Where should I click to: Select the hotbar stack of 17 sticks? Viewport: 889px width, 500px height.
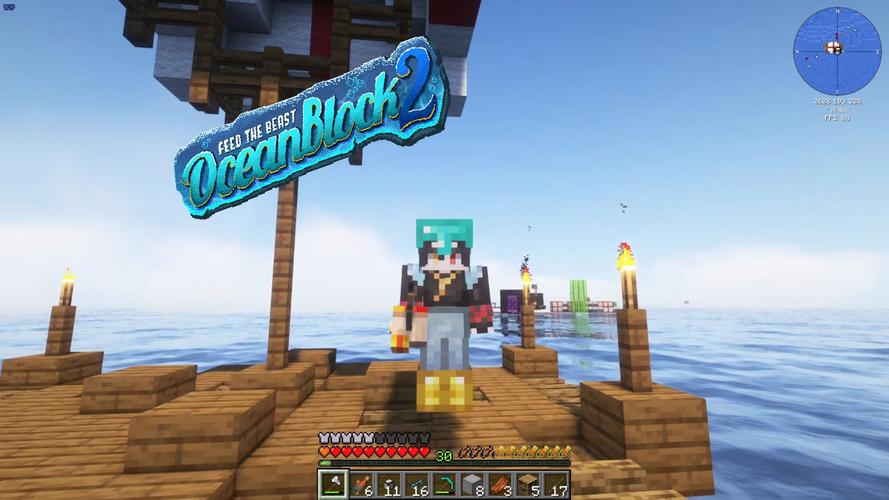point(557,485)
